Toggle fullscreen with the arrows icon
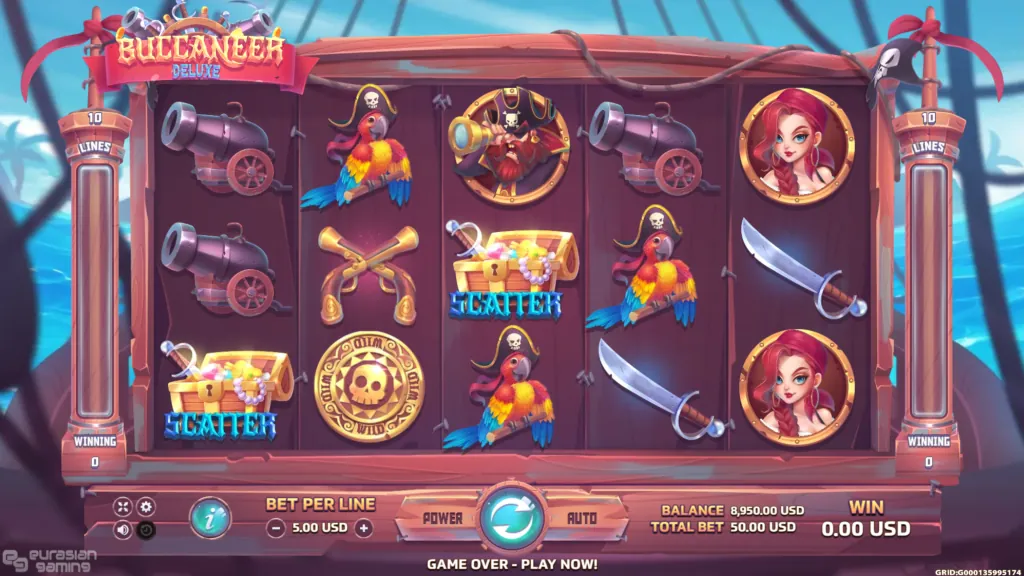The width and height of the screenshot is (1024, 576). click(123, 507)
